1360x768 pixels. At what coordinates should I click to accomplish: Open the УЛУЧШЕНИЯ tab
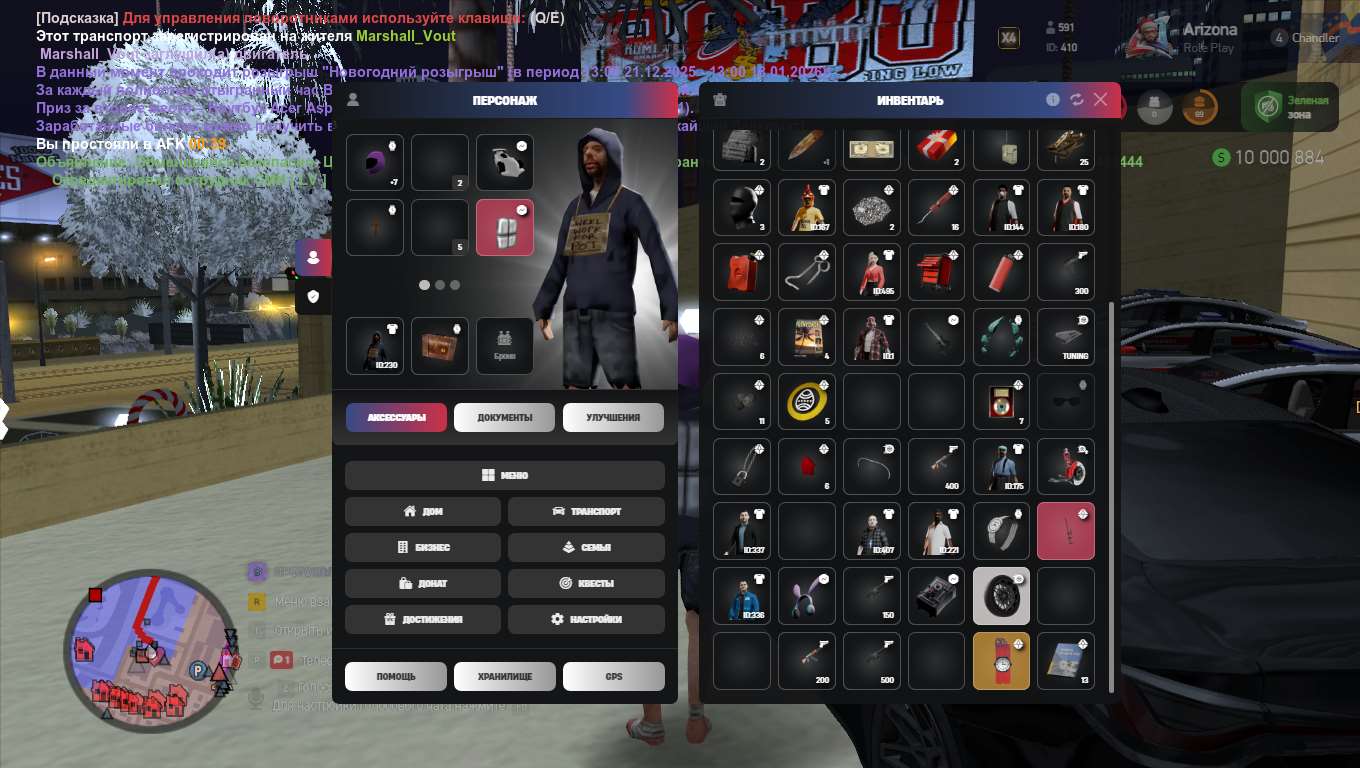click(613, 418)
